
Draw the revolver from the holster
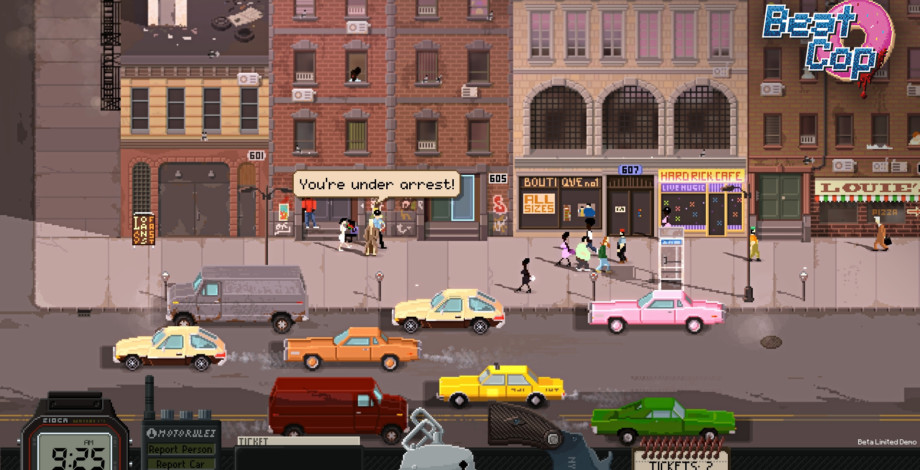tap(530, 428)
